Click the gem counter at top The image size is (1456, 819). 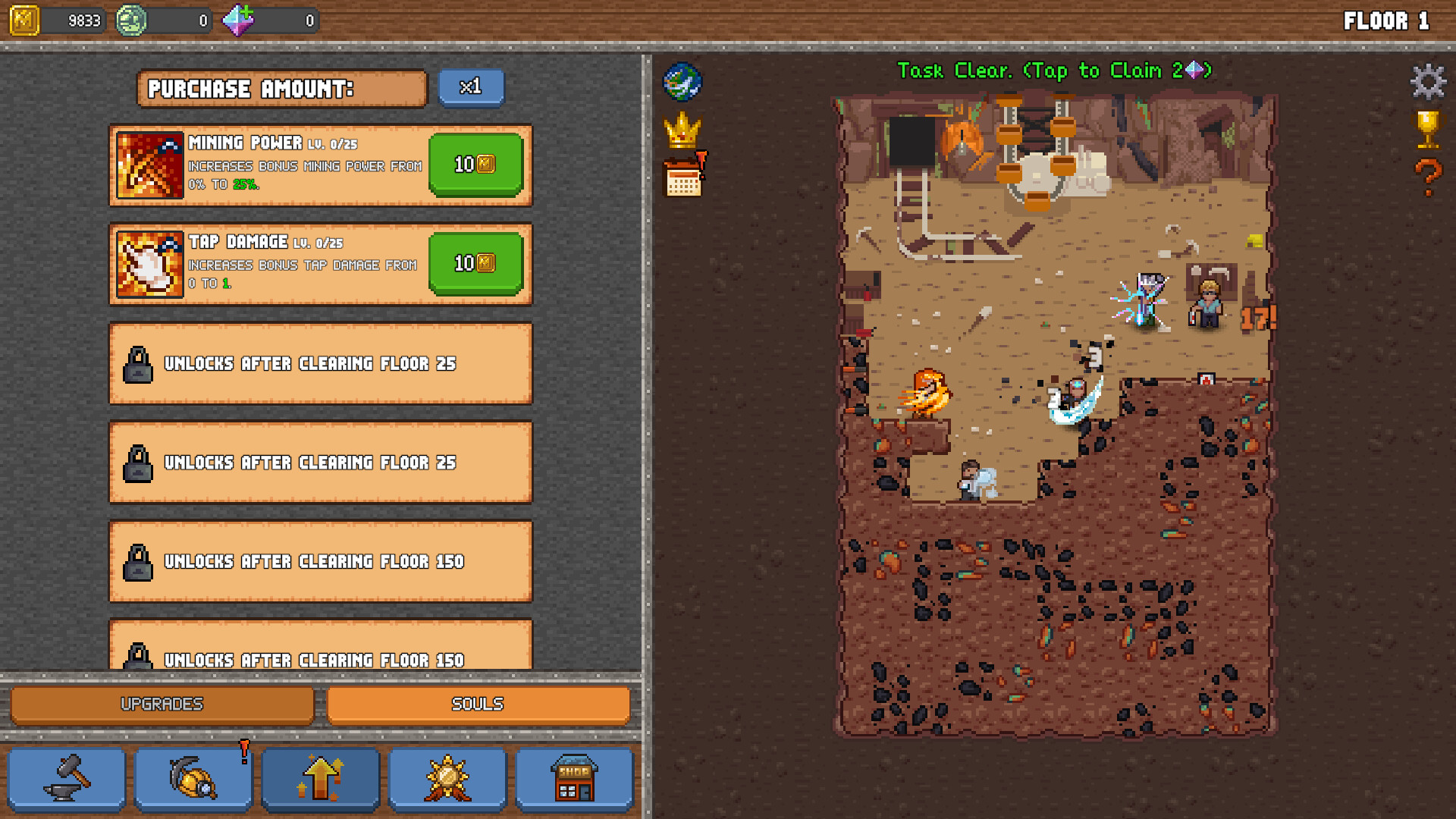(x=269, y=20)
